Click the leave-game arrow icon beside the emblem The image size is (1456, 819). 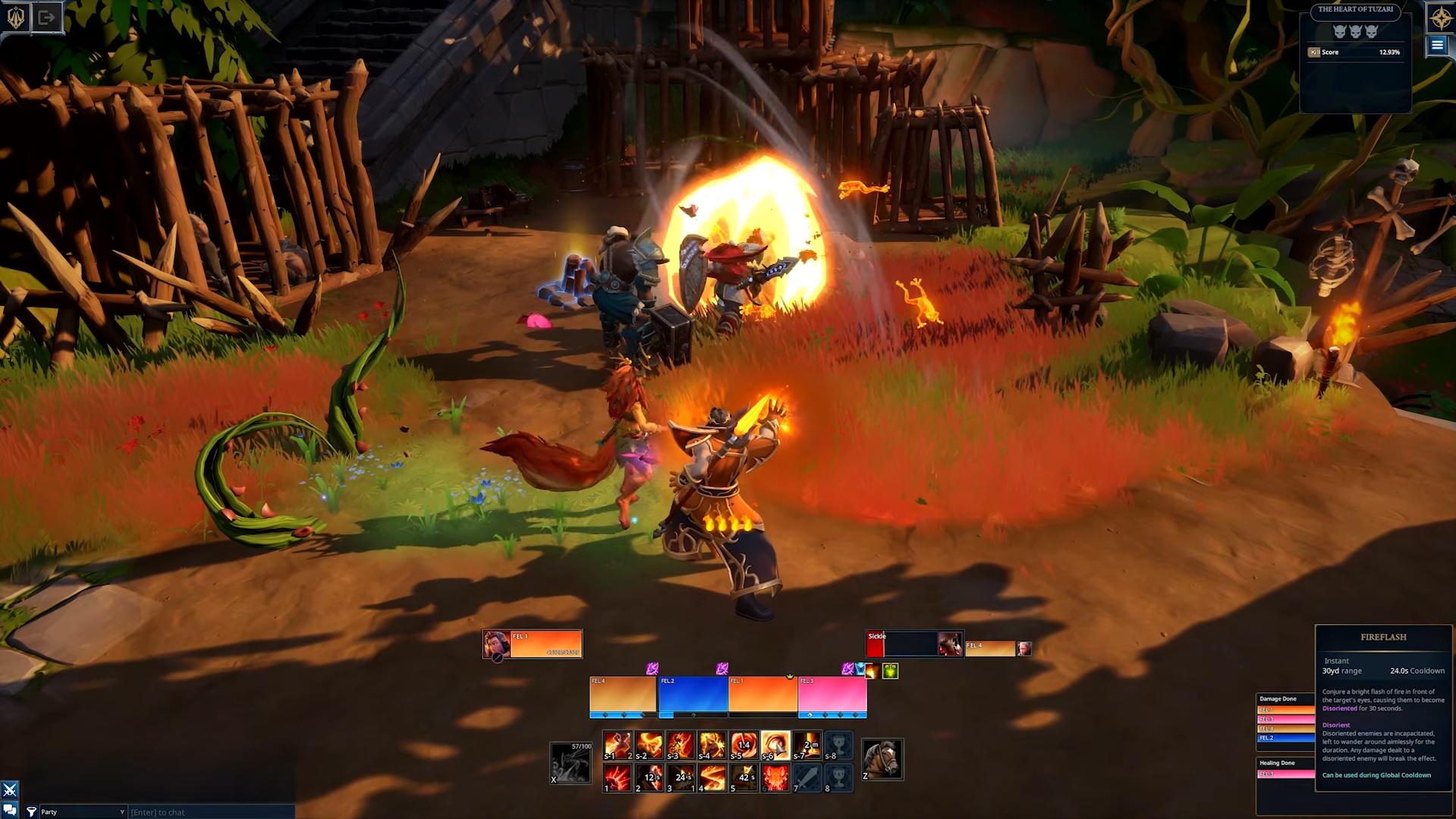click(47, 17)
